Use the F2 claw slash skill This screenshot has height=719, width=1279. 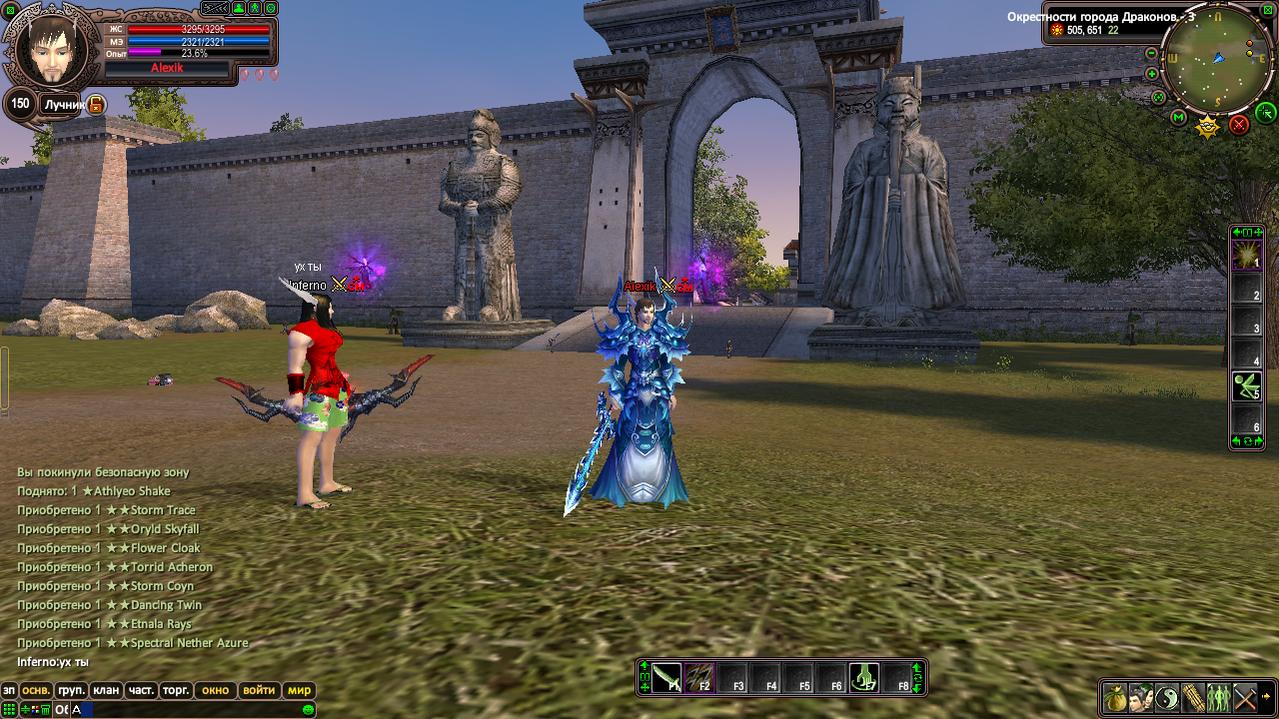coord(701,677)
